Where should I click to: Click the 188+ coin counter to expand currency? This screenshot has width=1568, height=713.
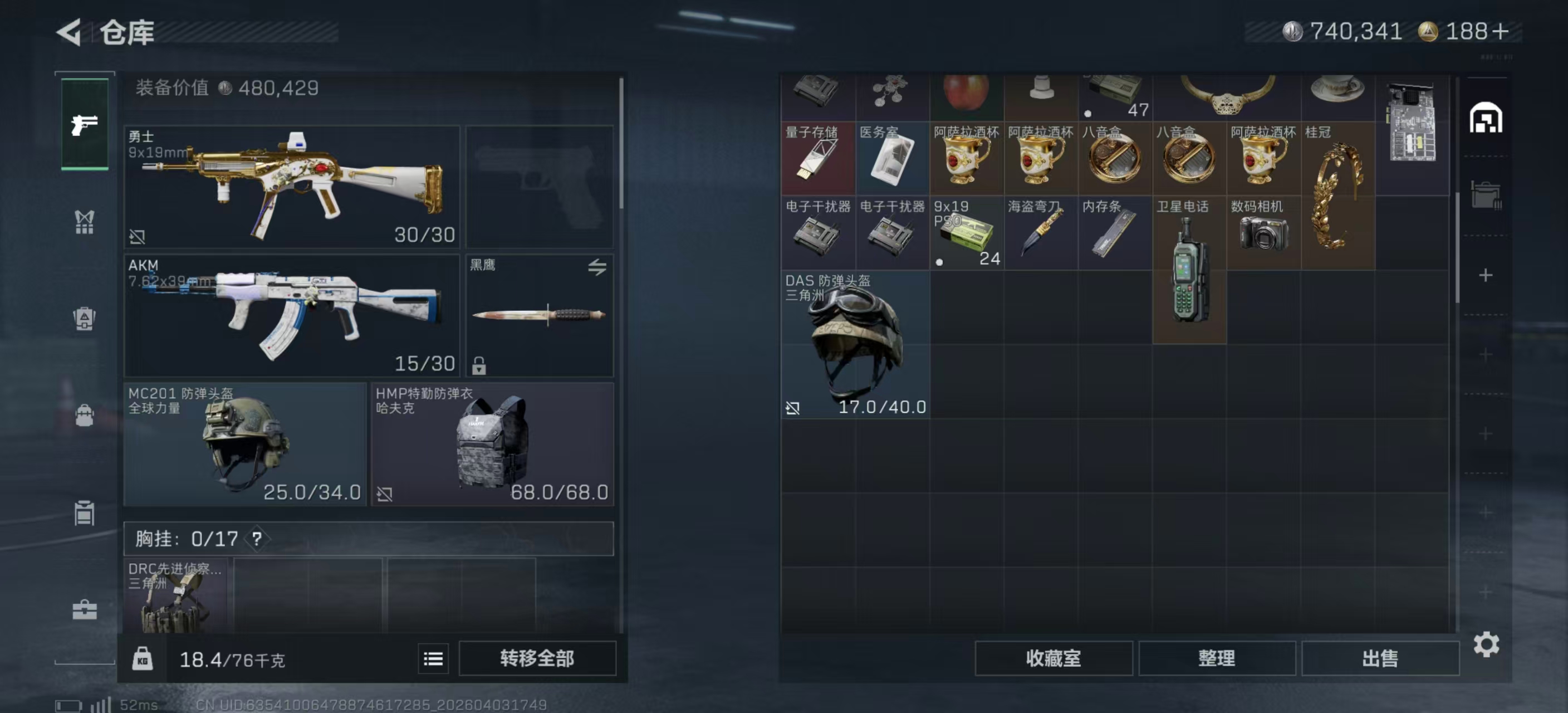tap(1466, 31)
